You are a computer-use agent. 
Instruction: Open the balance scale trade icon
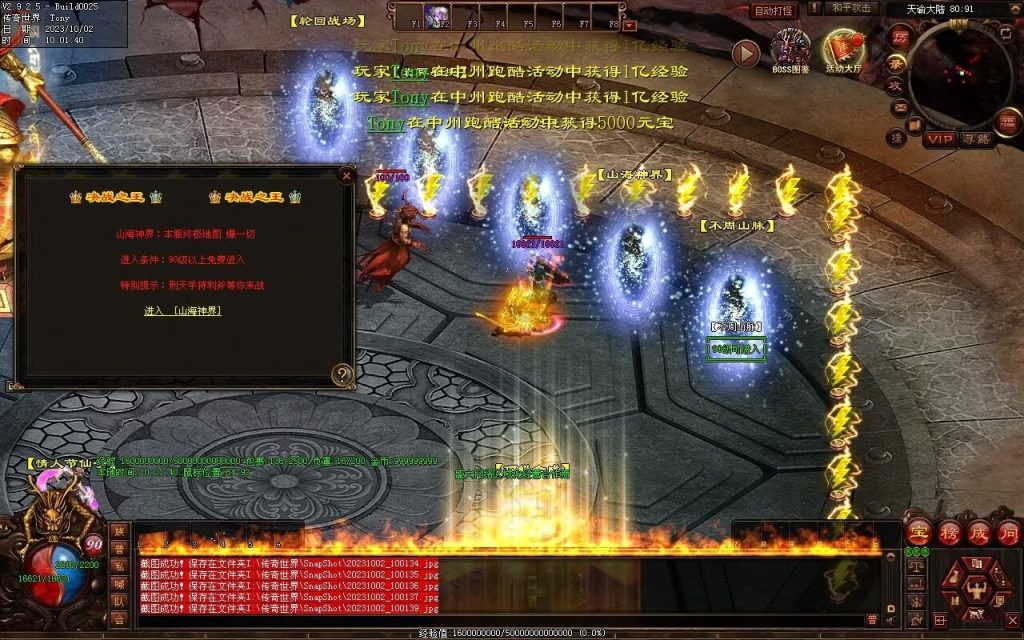click(x=915, y=565)
